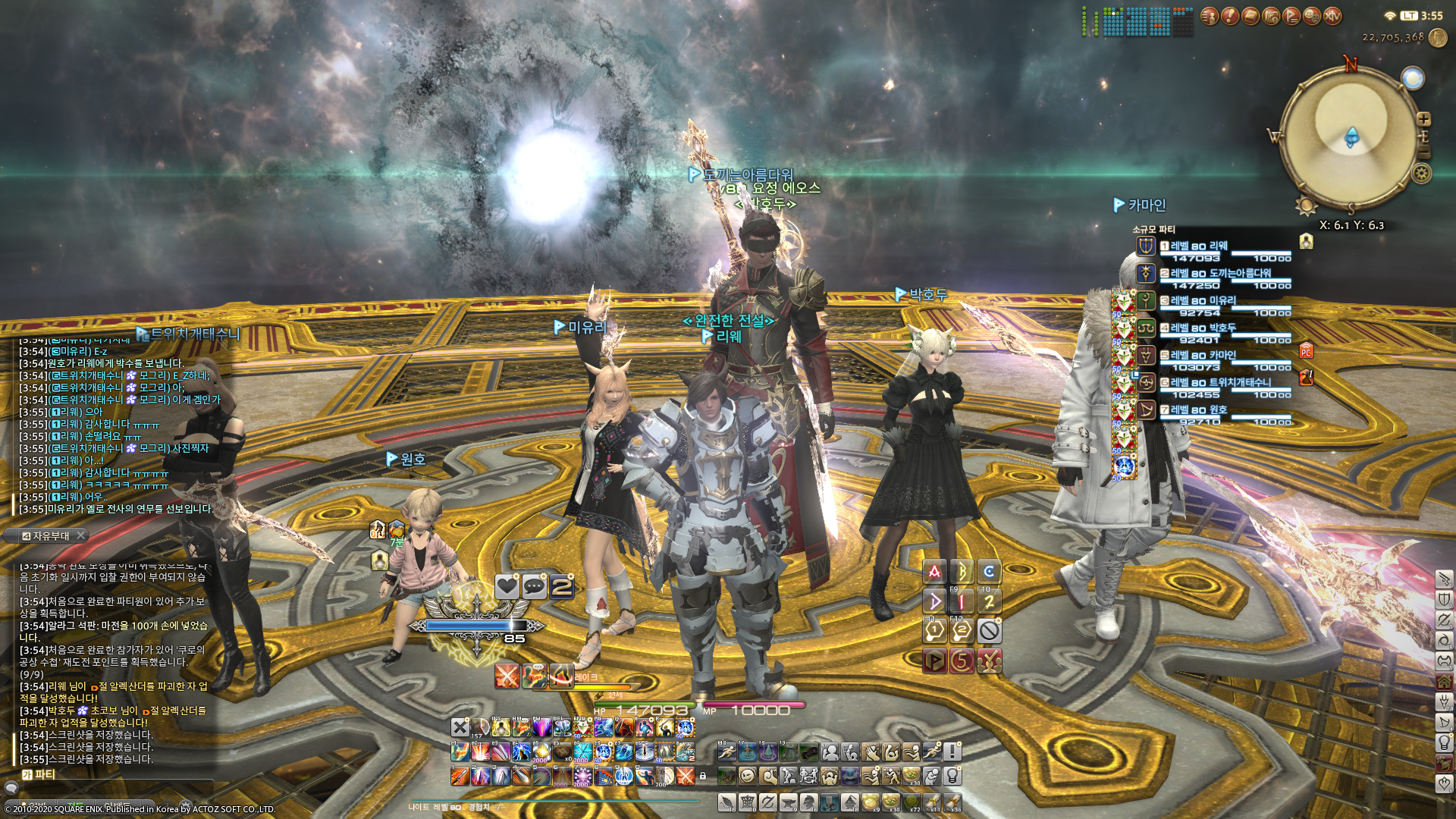Place waypoint marker C
This screenshot has width=1456, height=819.
tap(989, 572)
